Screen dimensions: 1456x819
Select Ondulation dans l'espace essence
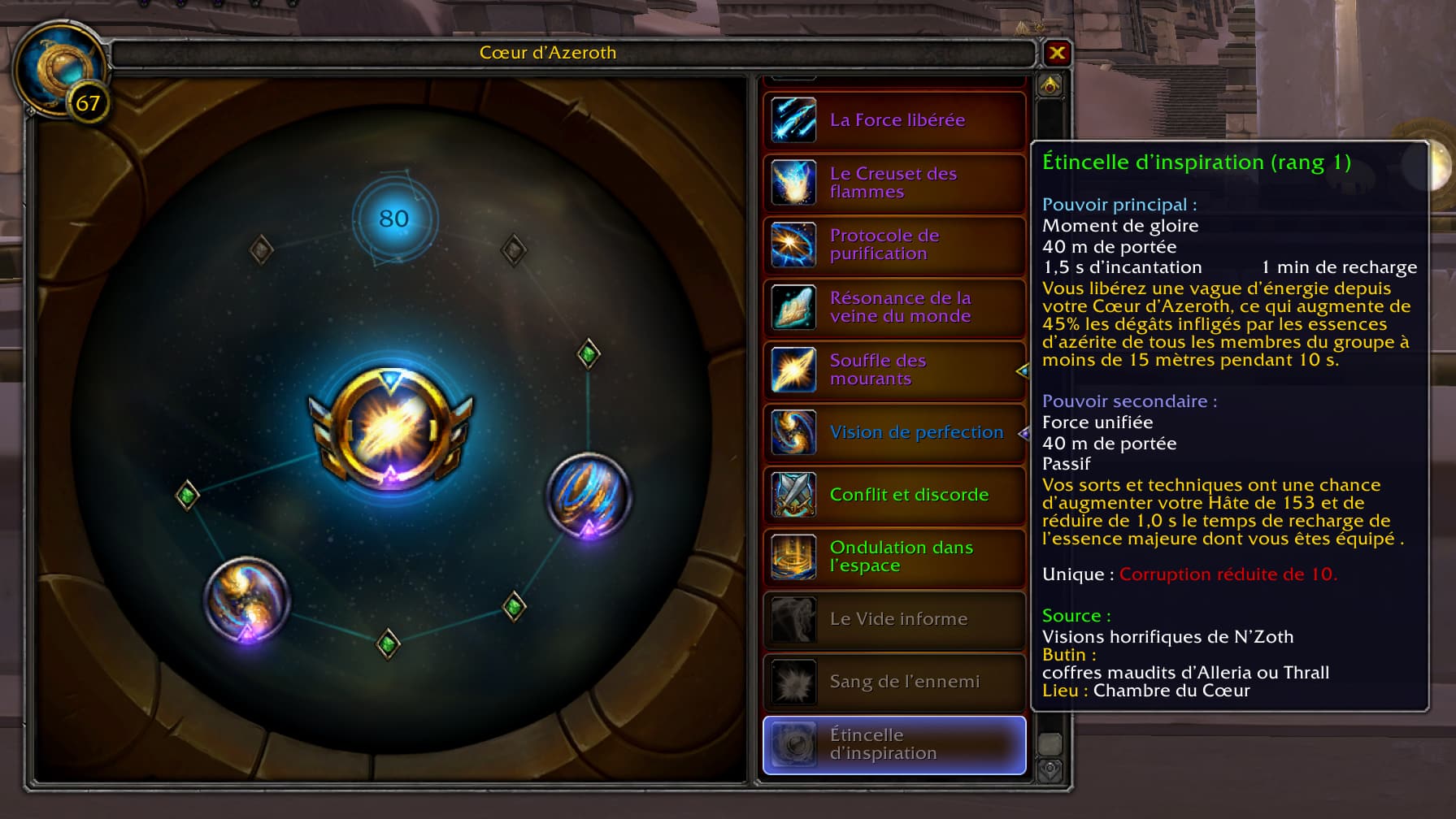(894, 557)
